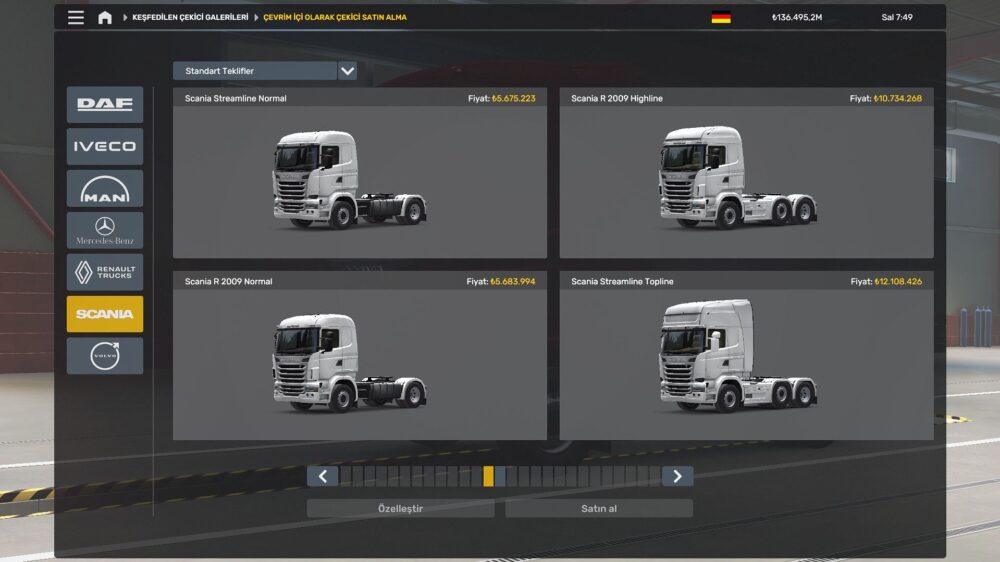Return to Keşfedilen Çekici Galerileri breadcrumb
The image size is (1000, 562).
(190, 17)
